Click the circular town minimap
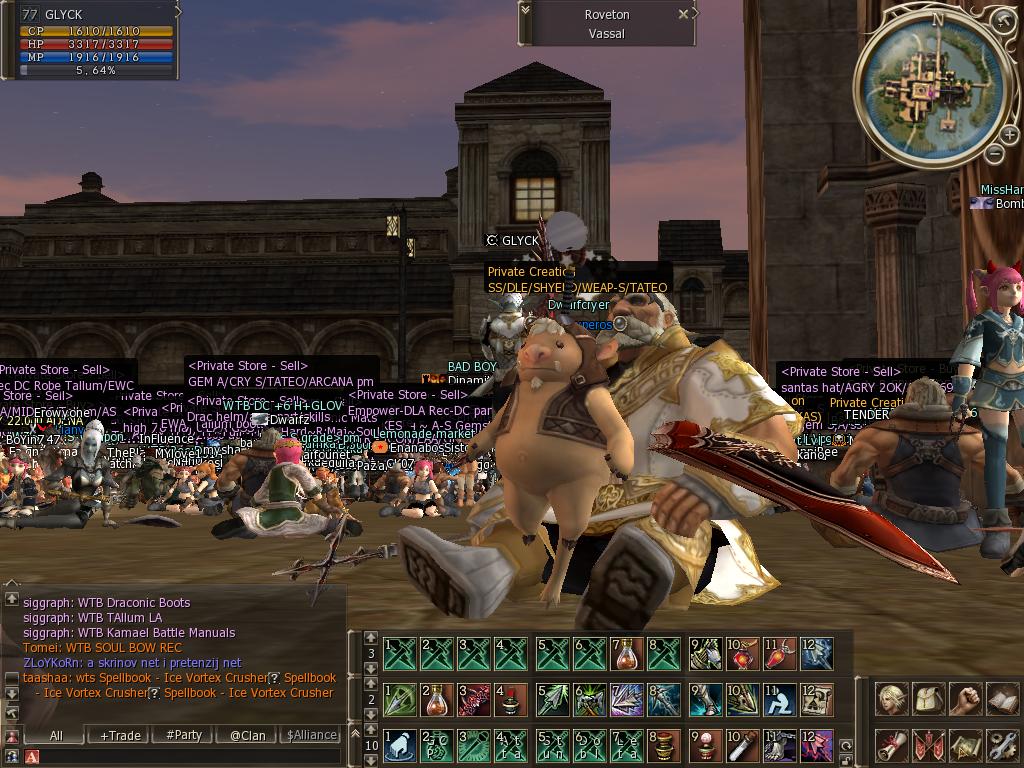Screen dimensions: 1024x768 coord(932,88)
